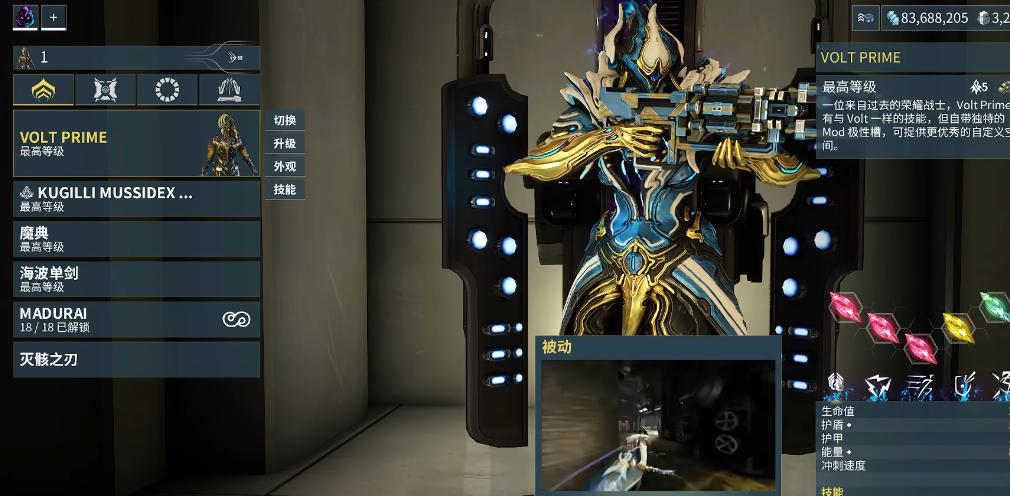Viewport: 1010px width, 496px height.
Task: Click the 切换 (switch) button
Action: click(284, 120)
